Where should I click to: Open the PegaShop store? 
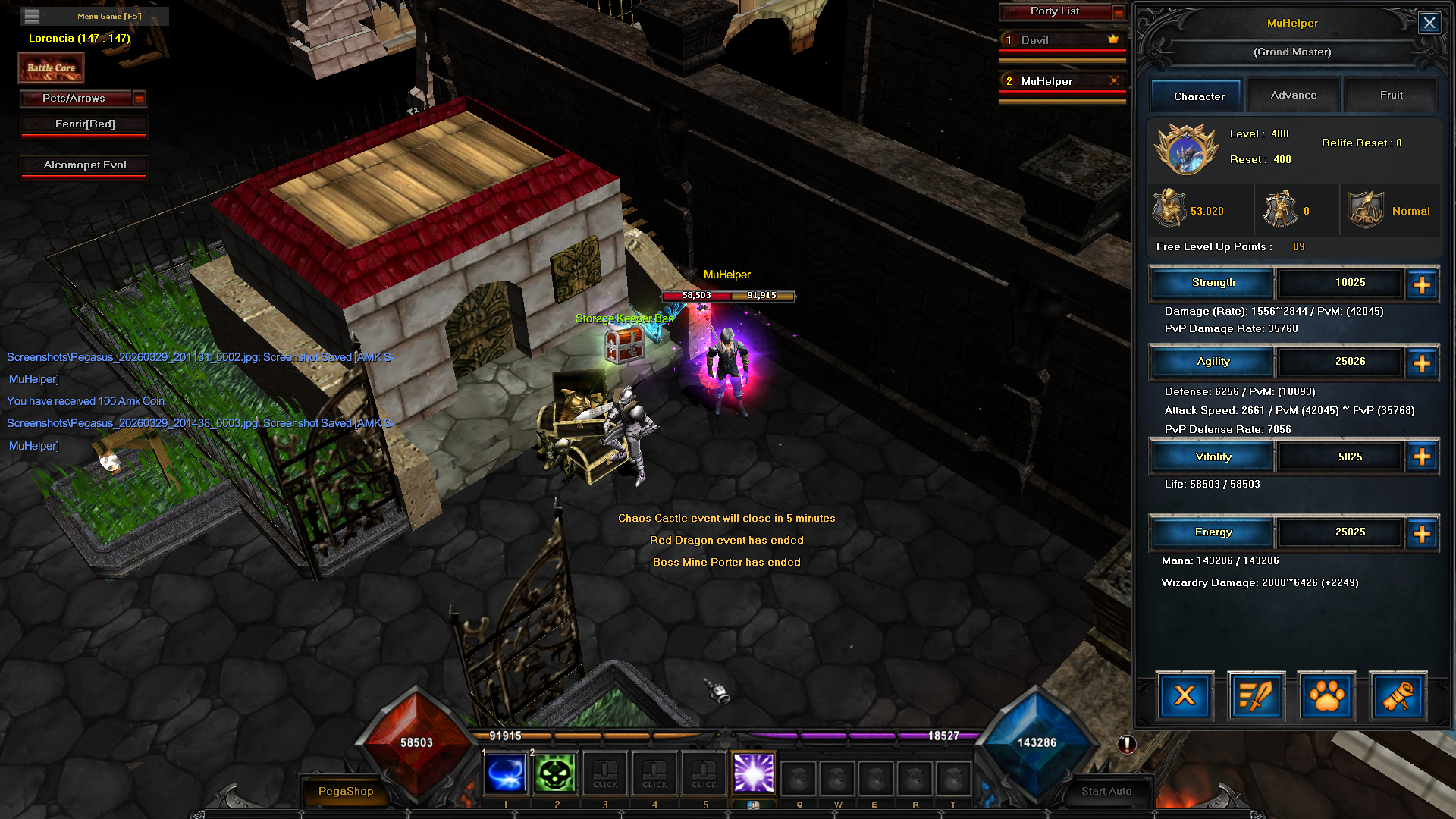click(x=346, y=791)
